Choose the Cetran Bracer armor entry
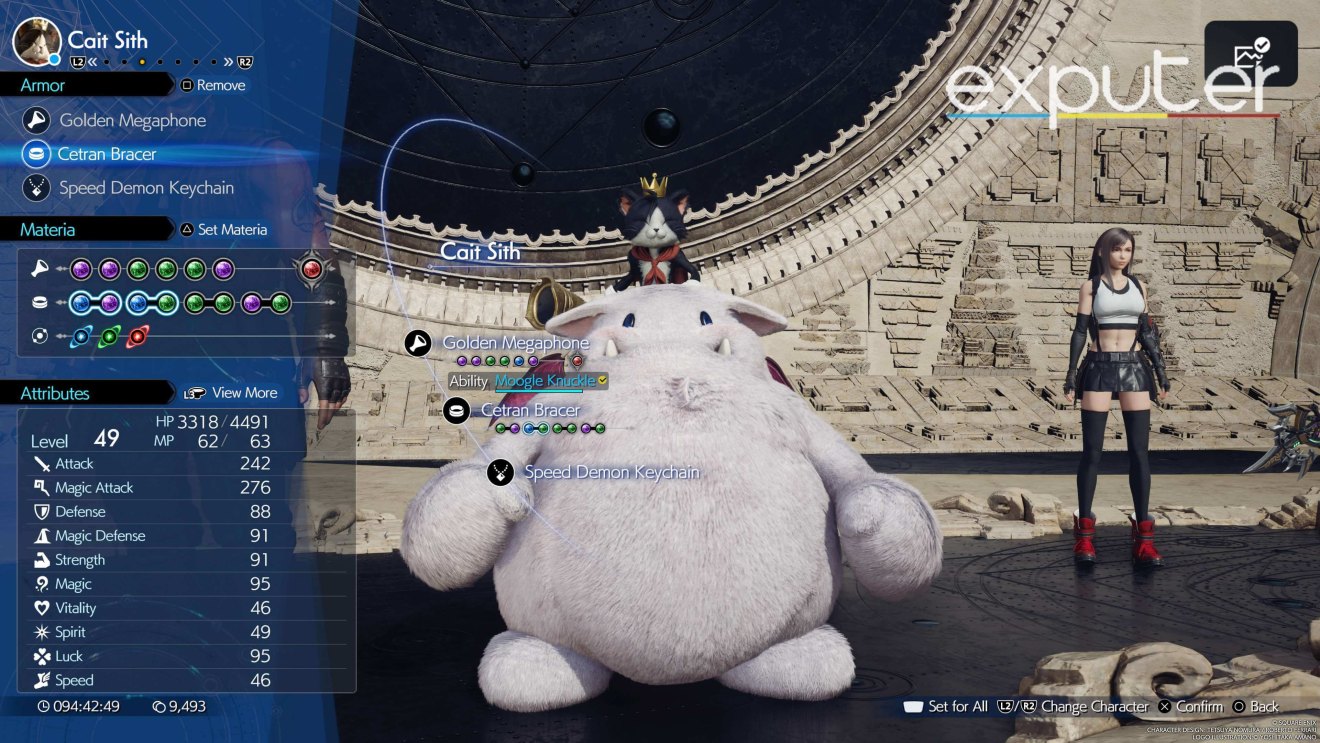 click(x=107, y=154)
